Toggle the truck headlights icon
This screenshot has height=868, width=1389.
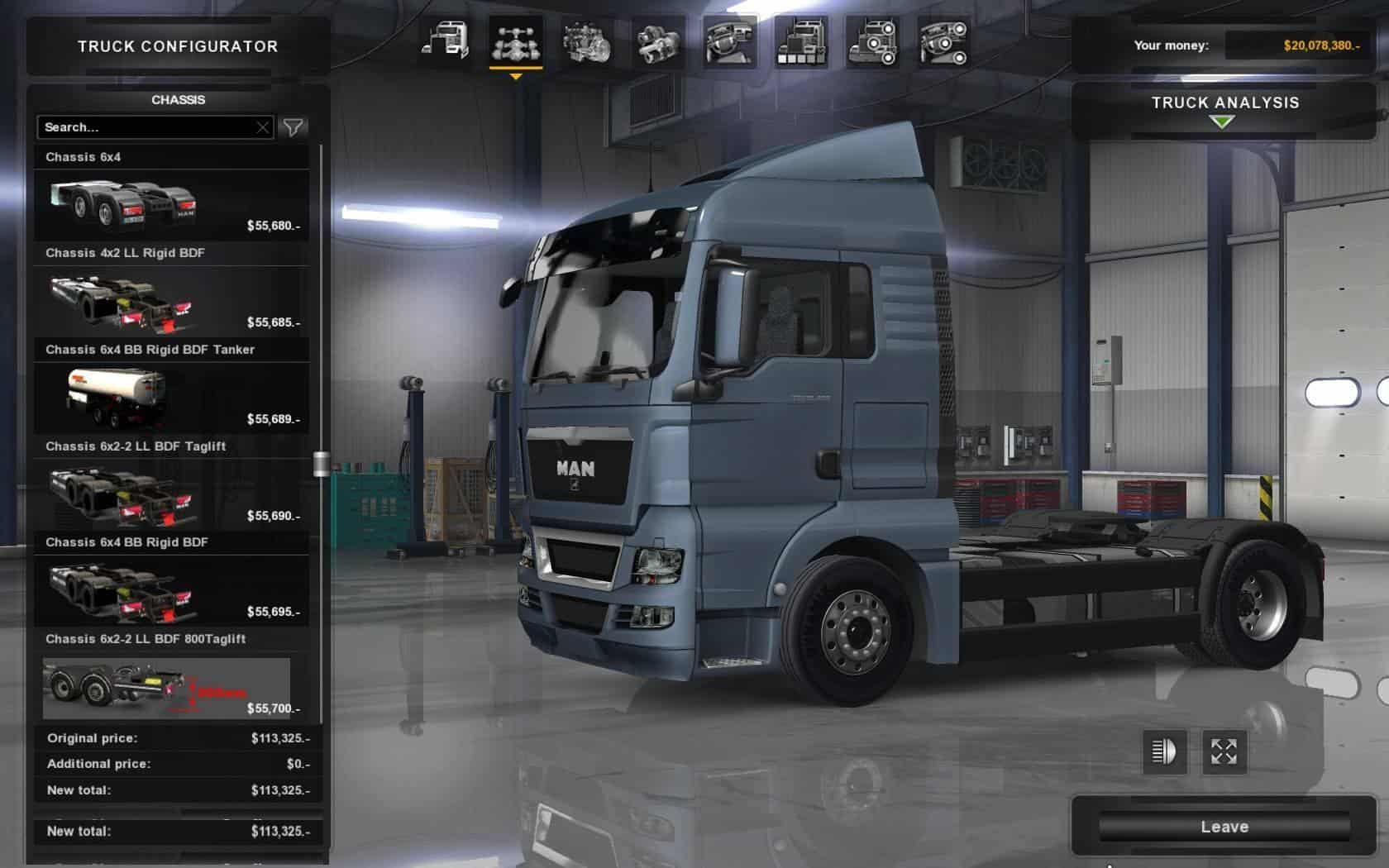click(1164, 751)
